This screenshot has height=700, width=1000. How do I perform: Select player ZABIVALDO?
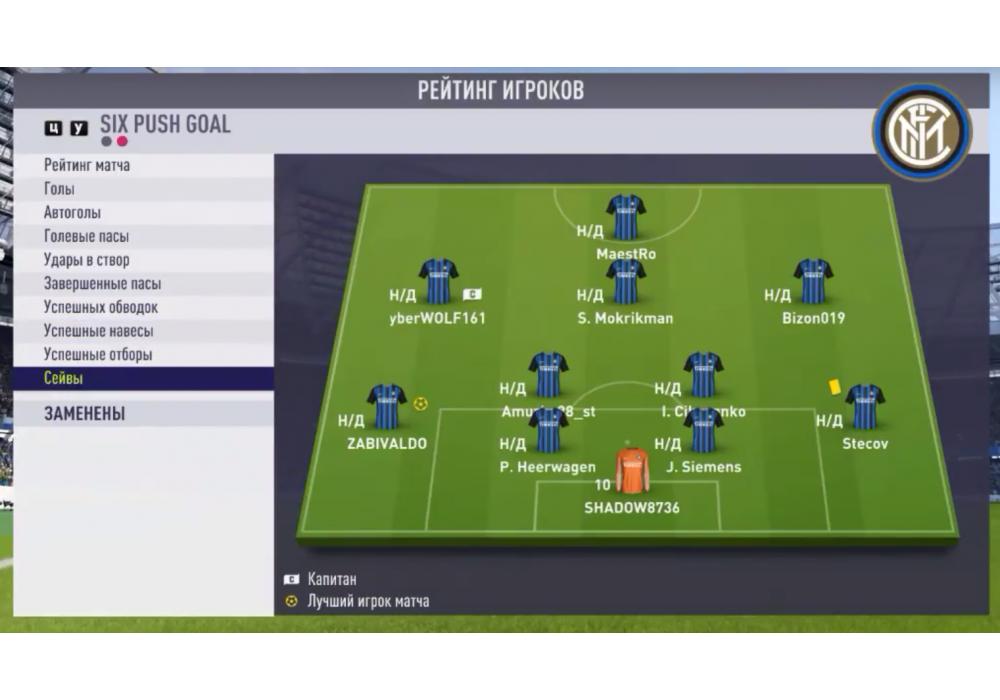(387, 407)
